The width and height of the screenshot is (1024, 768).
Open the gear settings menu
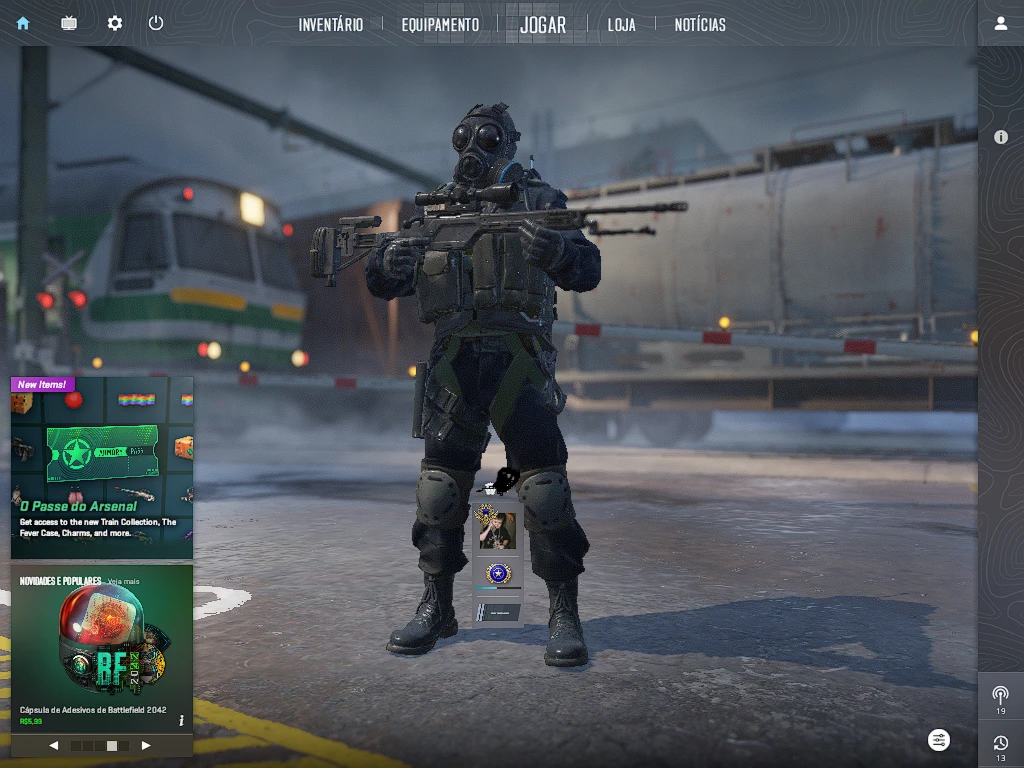tap(115, 23)
